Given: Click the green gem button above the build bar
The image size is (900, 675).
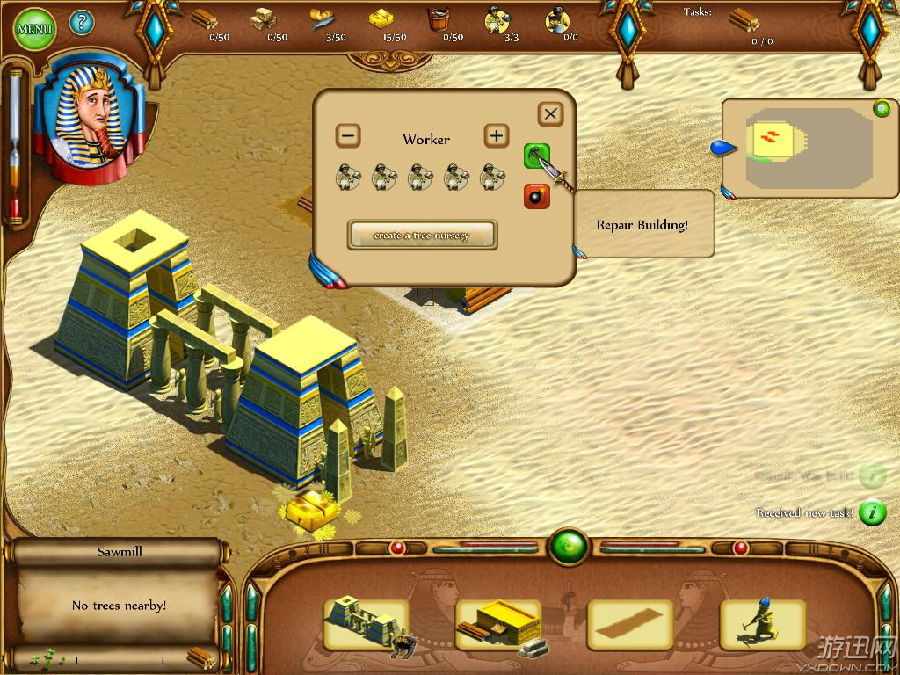Looking at the screenshot, I should 568,547.
